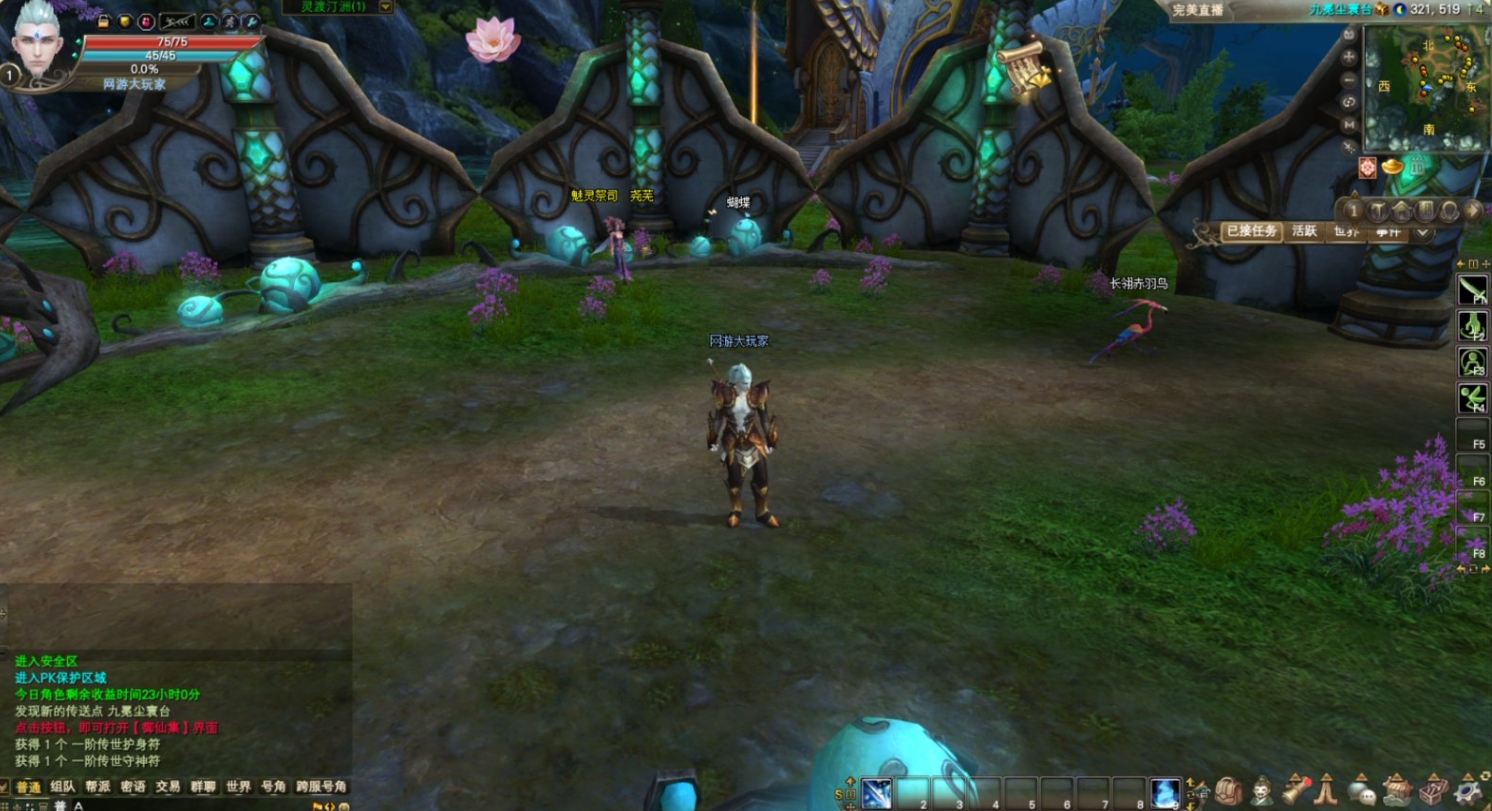1492x811 pixels.
Task: Click the player avatar portrait
Action: pos(42,42)
